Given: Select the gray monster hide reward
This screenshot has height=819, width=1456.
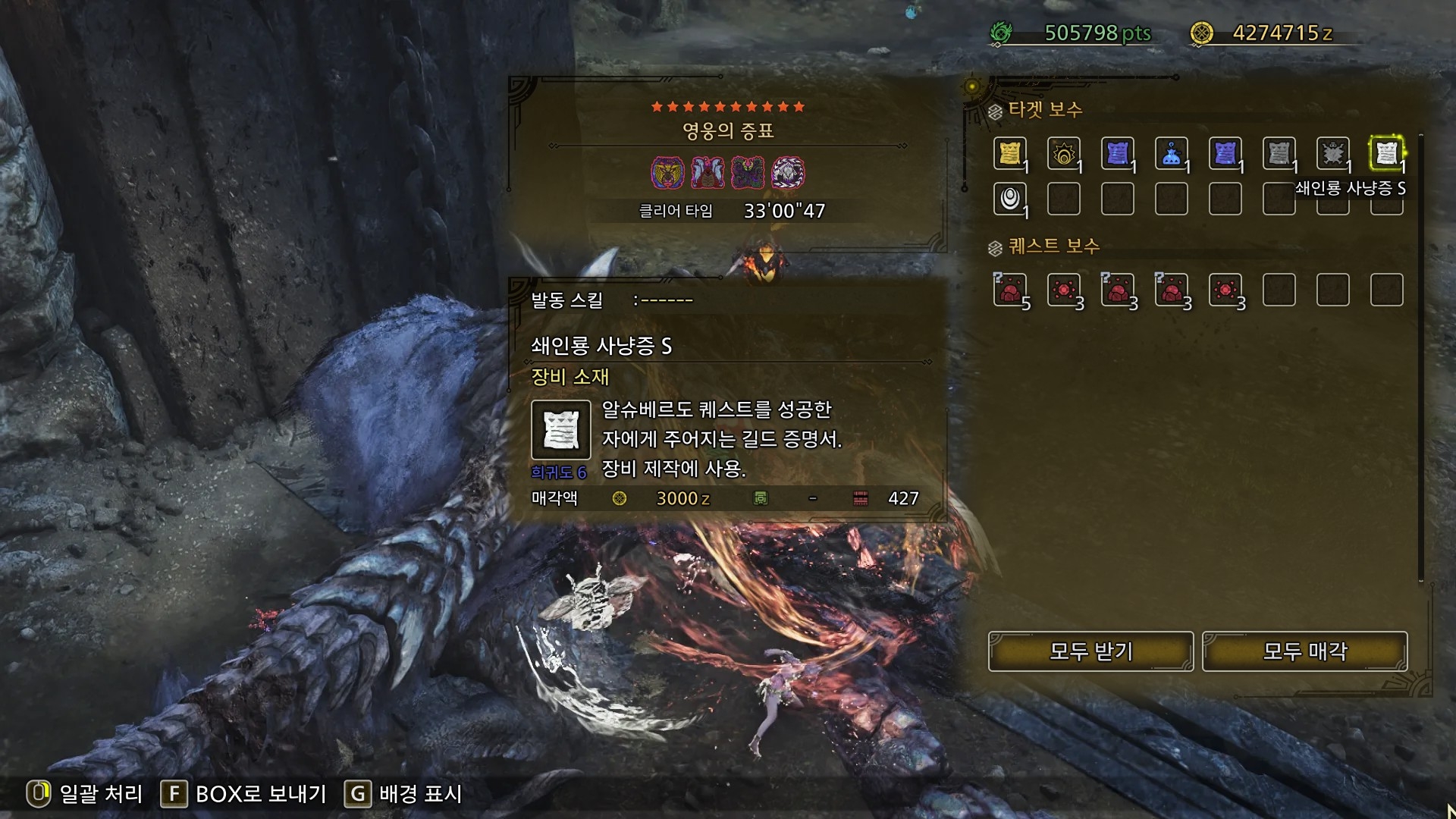Looking at the screenshot, I should (1332, 154).
